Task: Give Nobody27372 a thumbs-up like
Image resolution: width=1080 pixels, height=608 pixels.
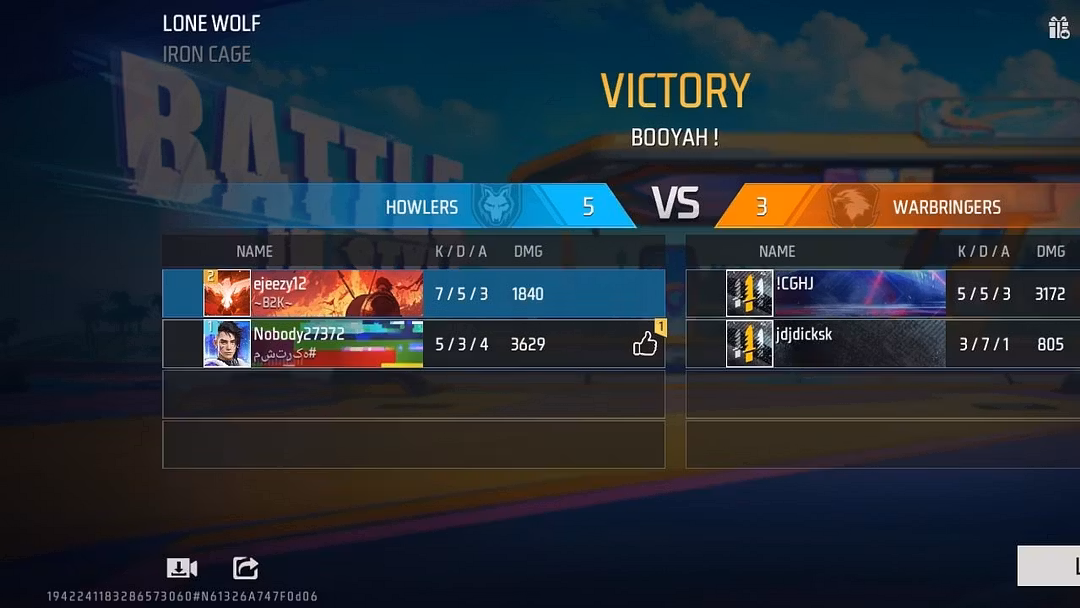Action: tap(645, 345)
